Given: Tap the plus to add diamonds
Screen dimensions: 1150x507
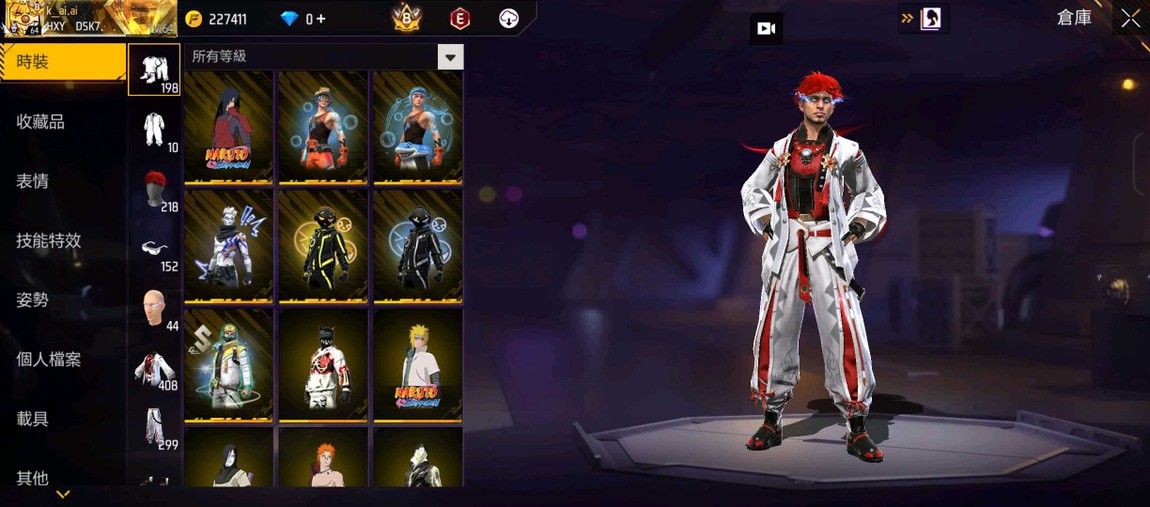Looking at the screenshot, I should click(x=321, y=19).
